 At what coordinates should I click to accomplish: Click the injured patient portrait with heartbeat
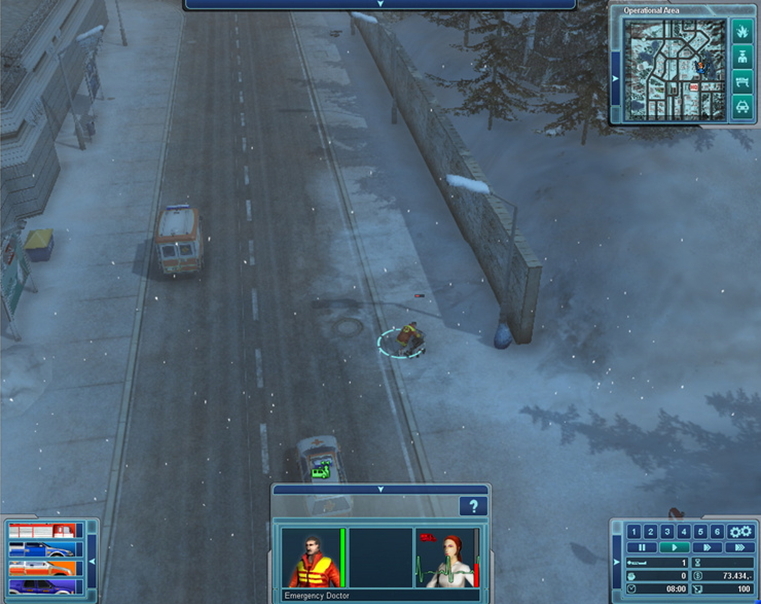pos(447,558)
